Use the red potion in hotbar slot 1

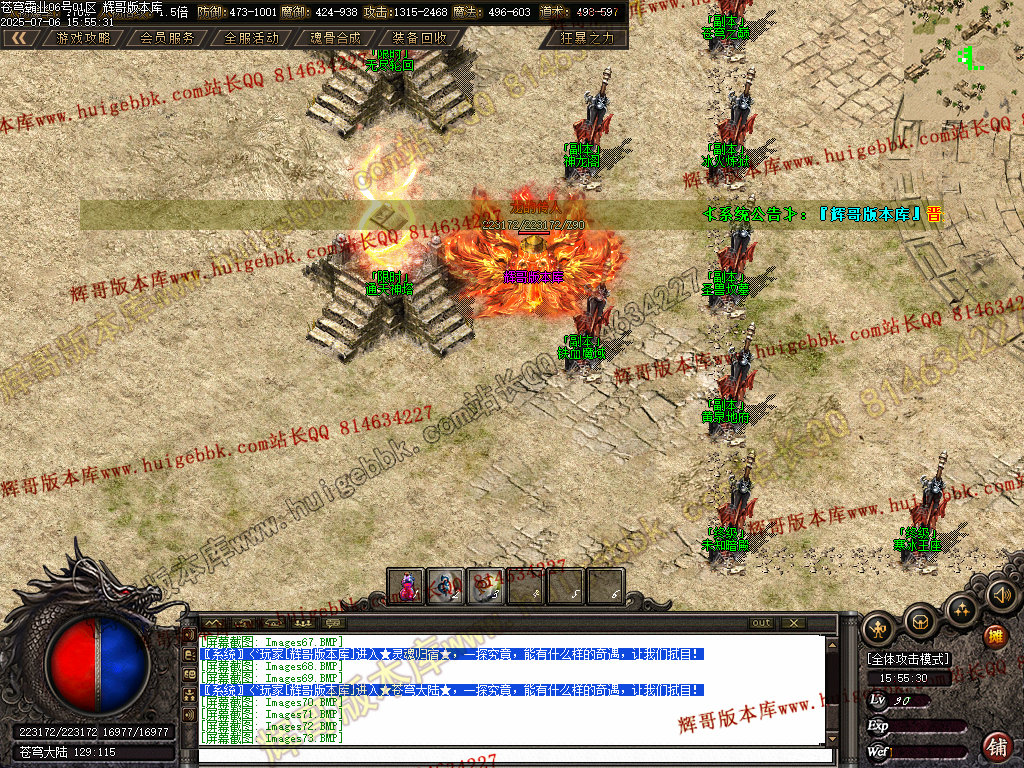click(407, 586)
